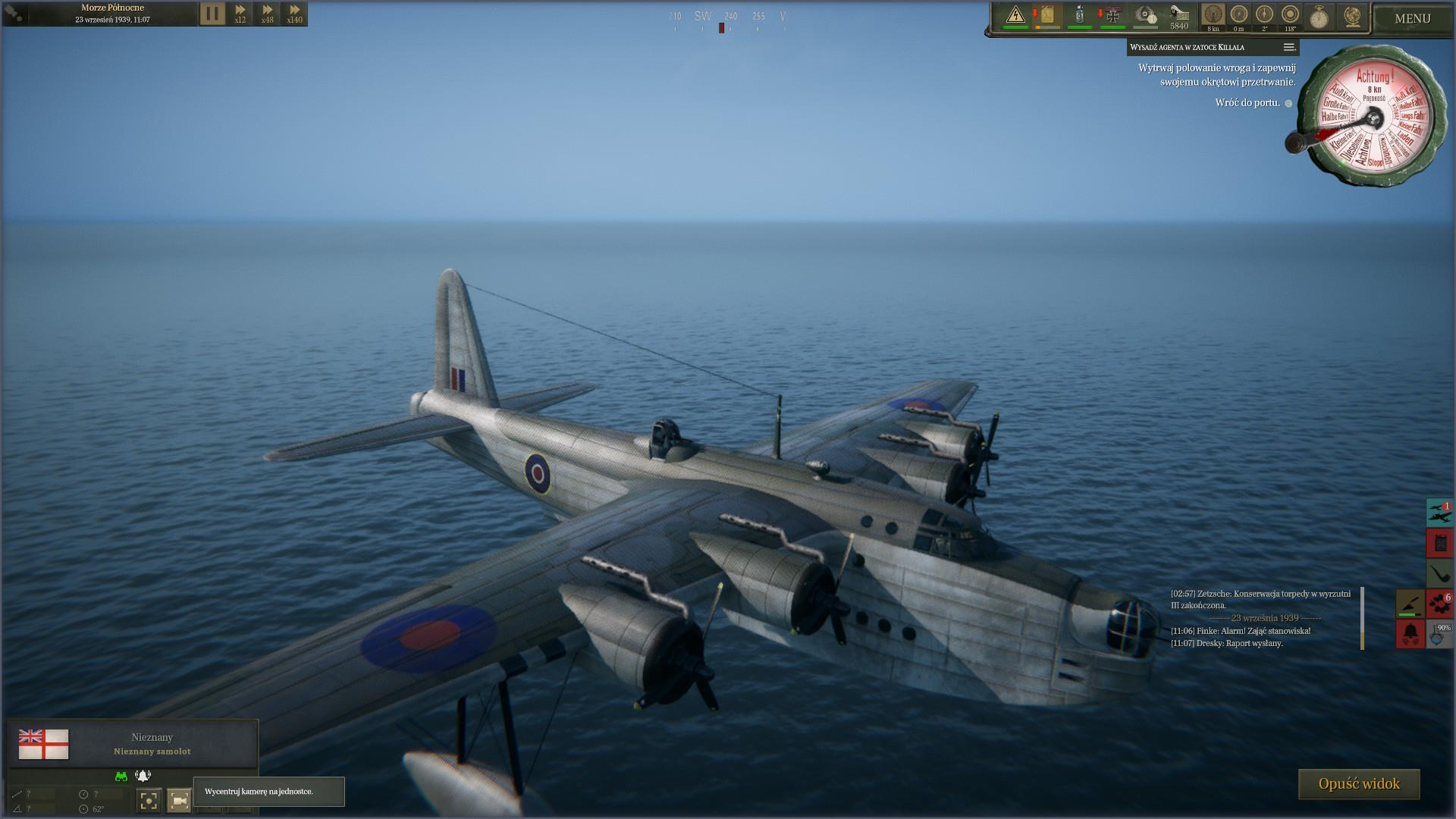Expand the Killala Bay mission objectives list
Viewport: 1456px width, 819px height.
pyautogui.click(x=1288, y=47)
